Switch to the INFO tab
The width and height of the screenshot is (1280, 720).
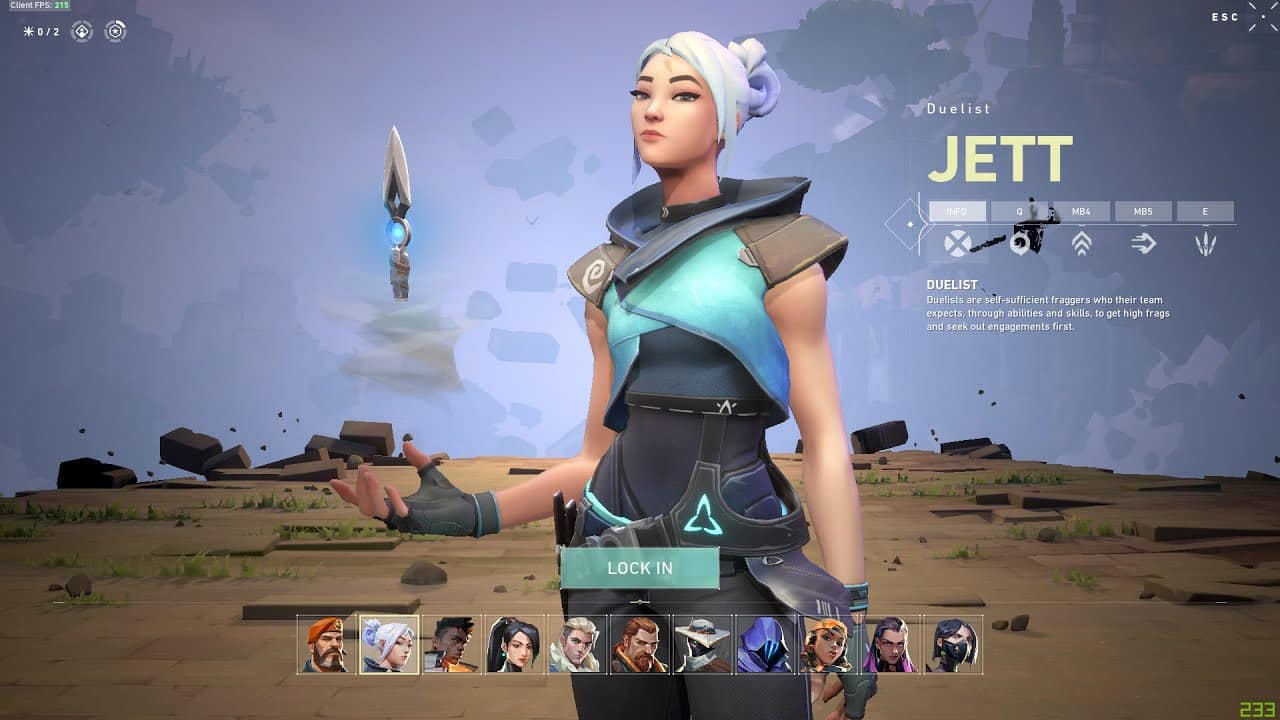point(957,212)
